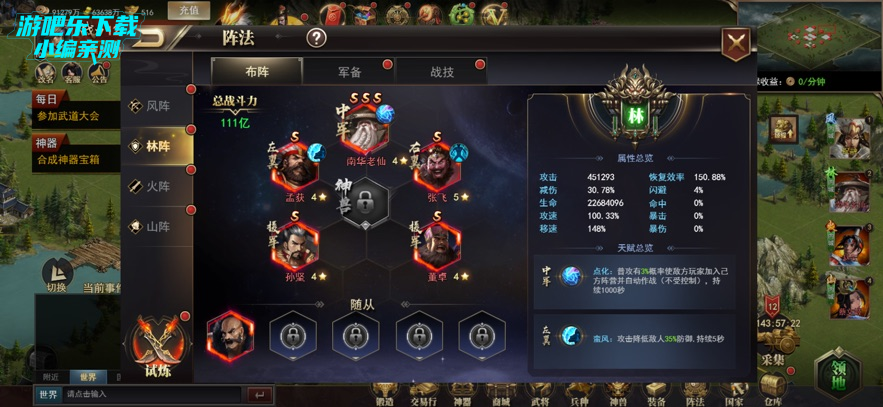The height and width of the screenshot is (407, 883).
Task: Click the locked 神兽 center slot
Action: point(366,204)
